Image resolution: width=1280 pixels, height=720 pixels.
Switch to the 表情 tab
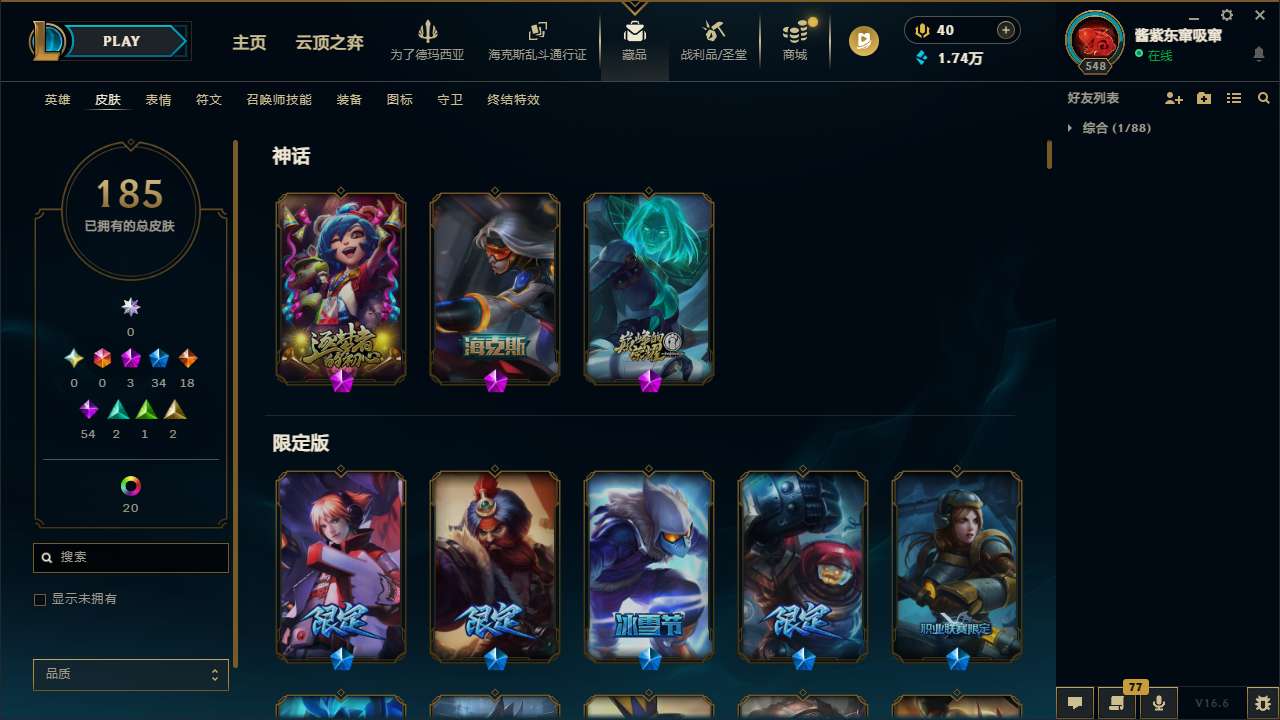click(157, 99)
